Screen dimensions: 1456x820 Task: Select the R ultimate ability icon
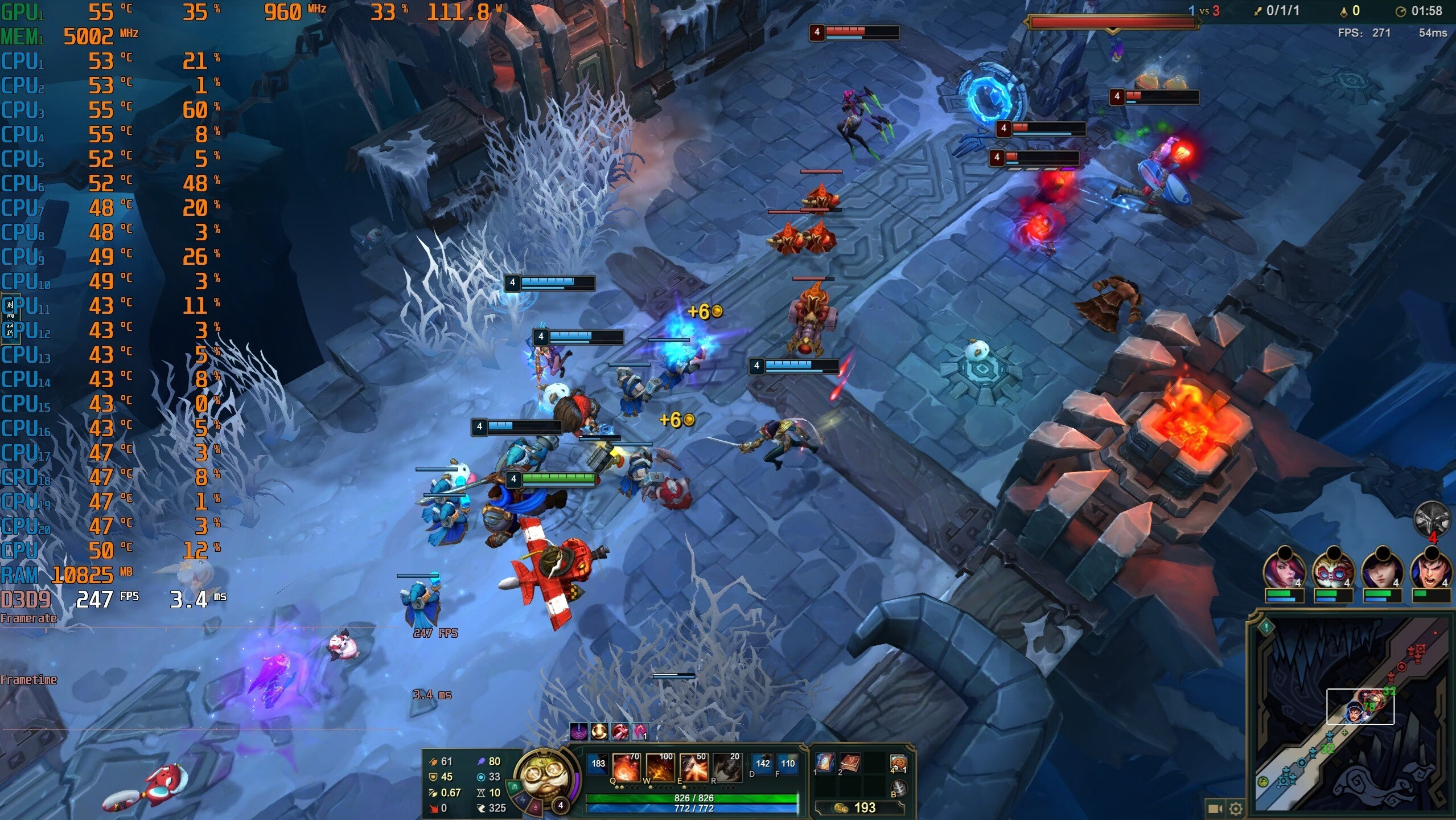(727, 768)
